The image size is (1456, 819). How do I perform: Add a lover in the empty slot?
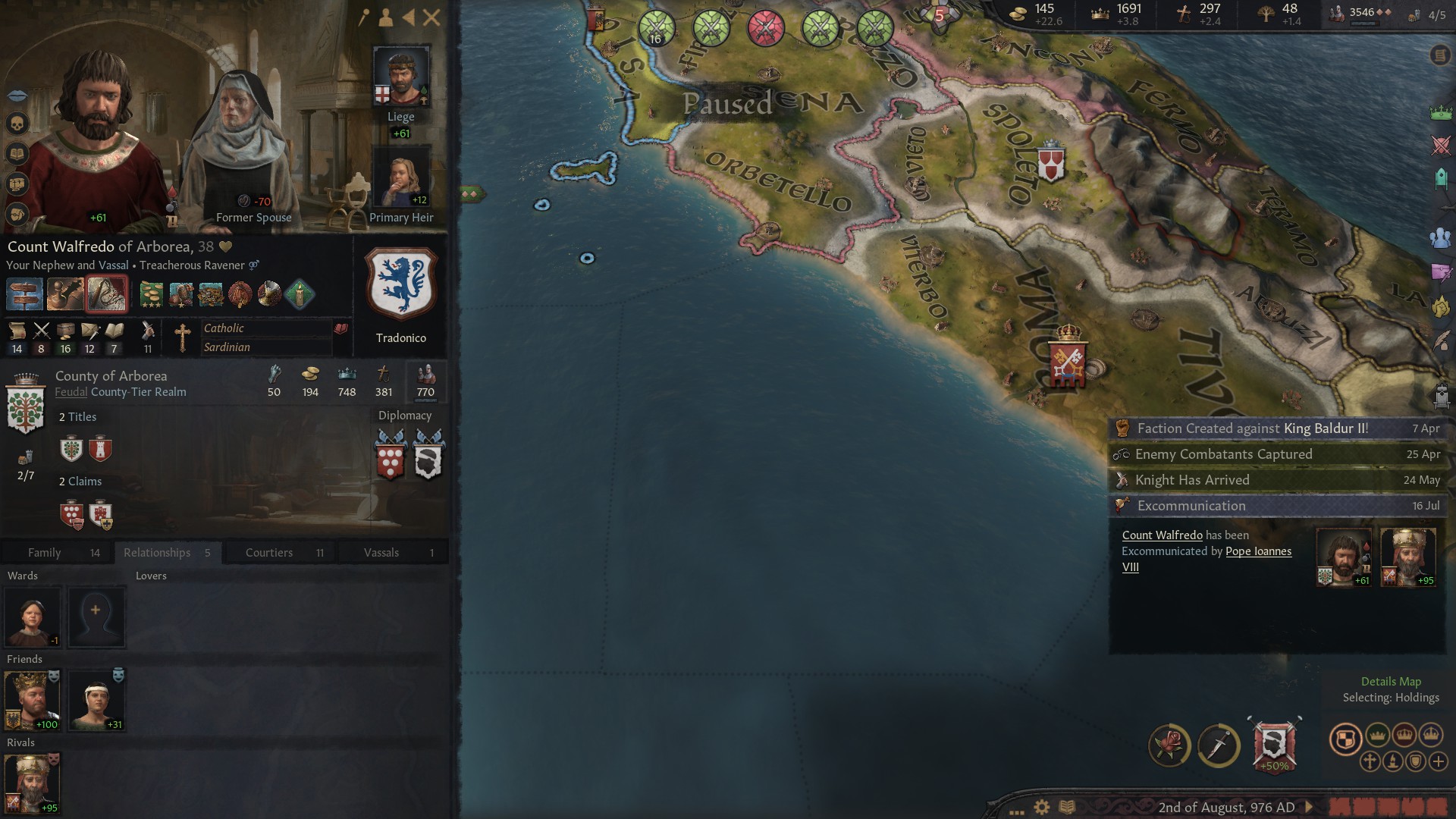pos(97,617)
